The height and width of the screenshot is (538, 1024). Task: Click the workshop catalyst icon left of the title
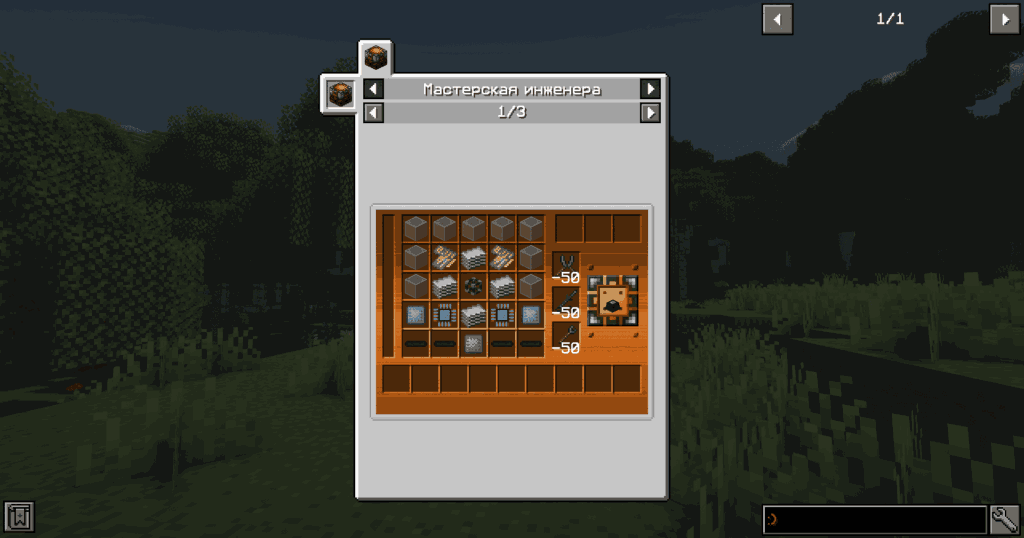tap(339, 94)
